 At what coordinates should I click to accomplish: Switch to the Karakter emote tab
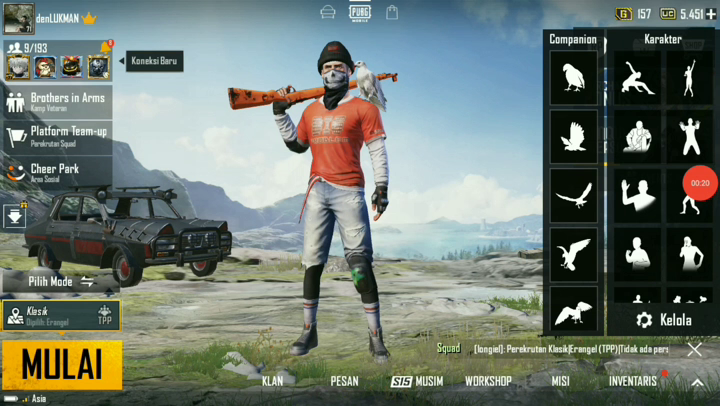coord(662,39)
